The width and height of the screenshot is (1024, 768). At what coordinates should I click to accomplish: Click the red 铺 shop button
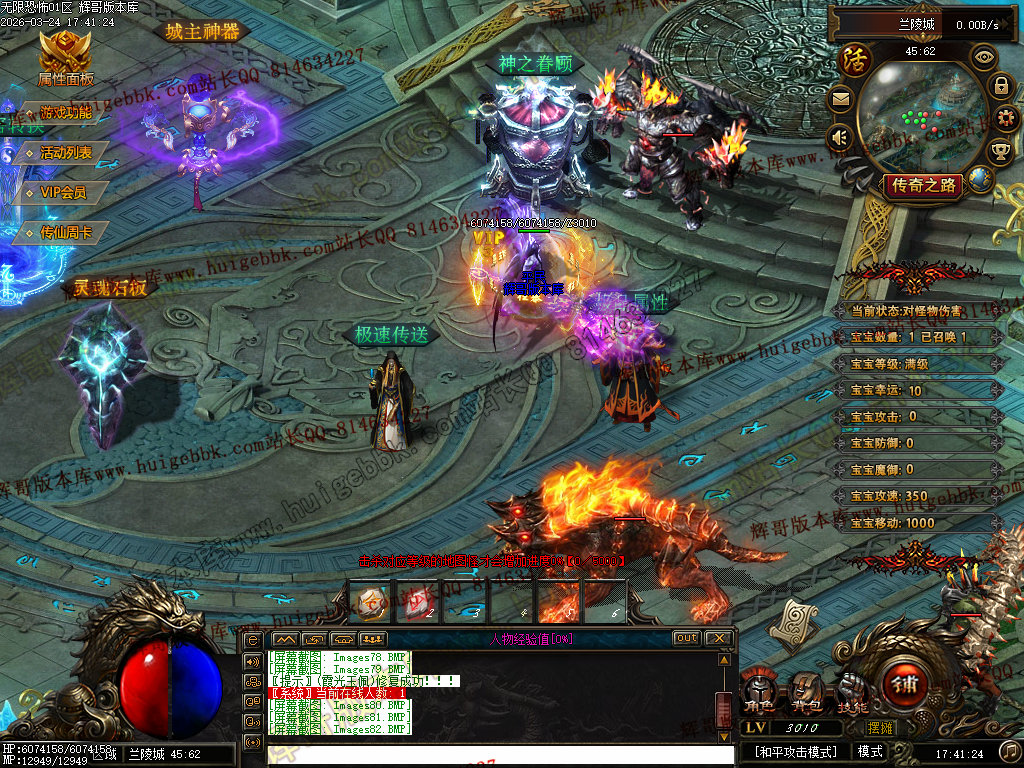pyautogui.click(x=905, y=686)
